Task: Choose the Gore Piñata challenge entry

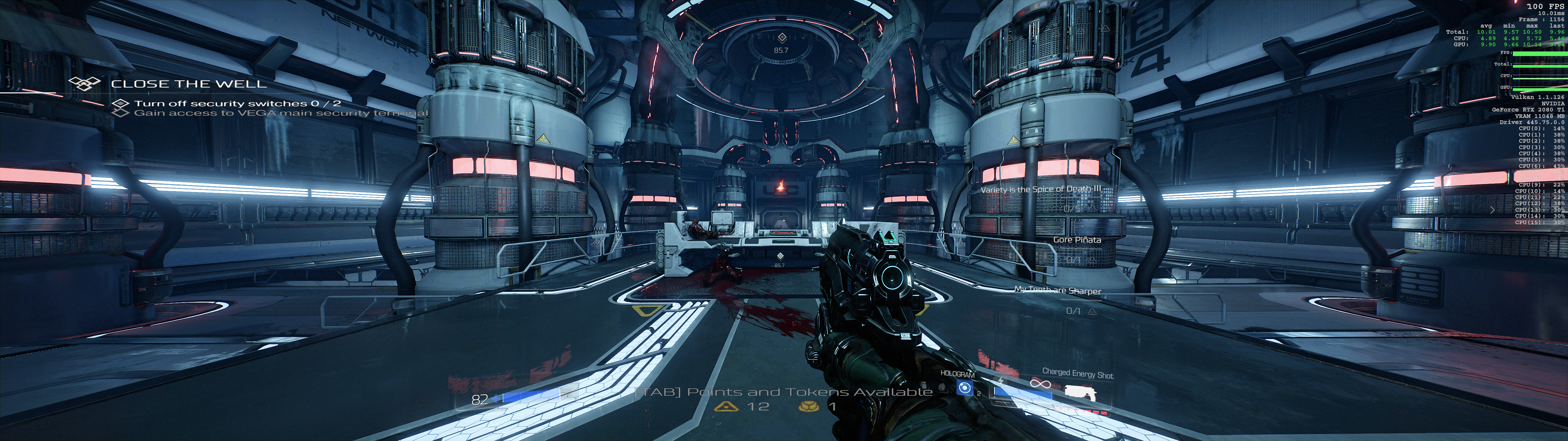Action: [1077, 240]
